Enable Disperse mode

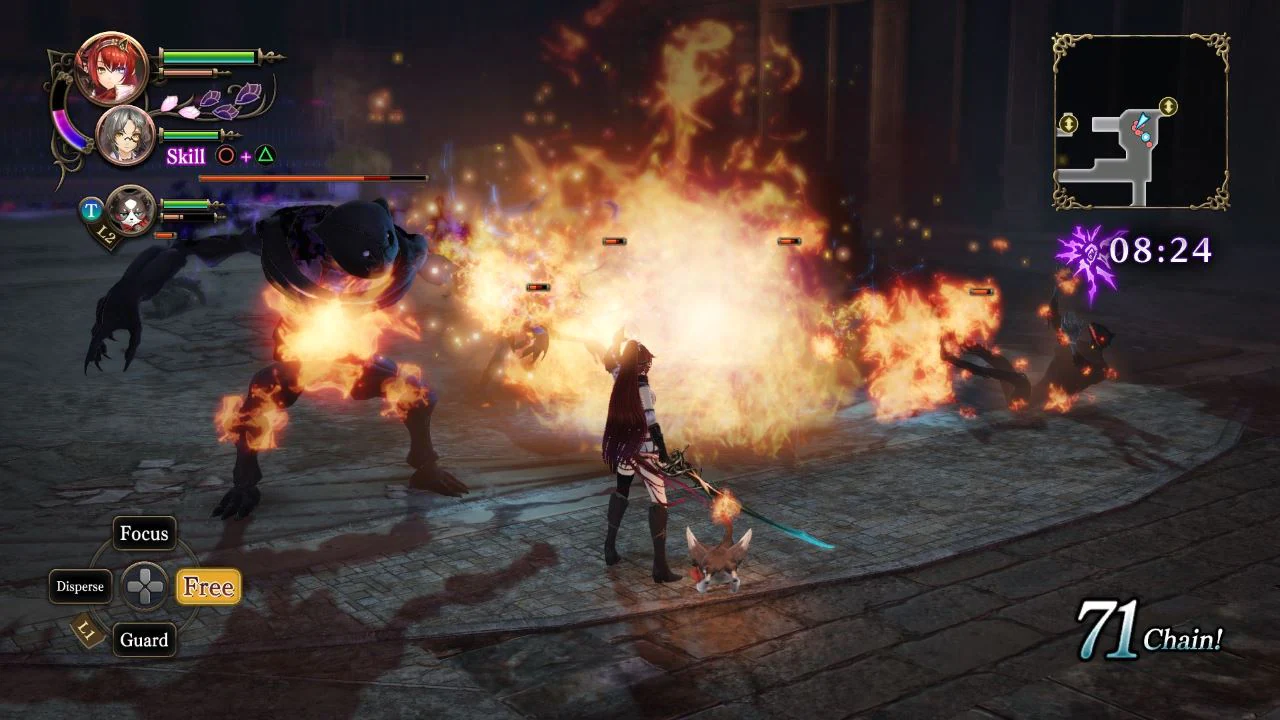(80, 586)
